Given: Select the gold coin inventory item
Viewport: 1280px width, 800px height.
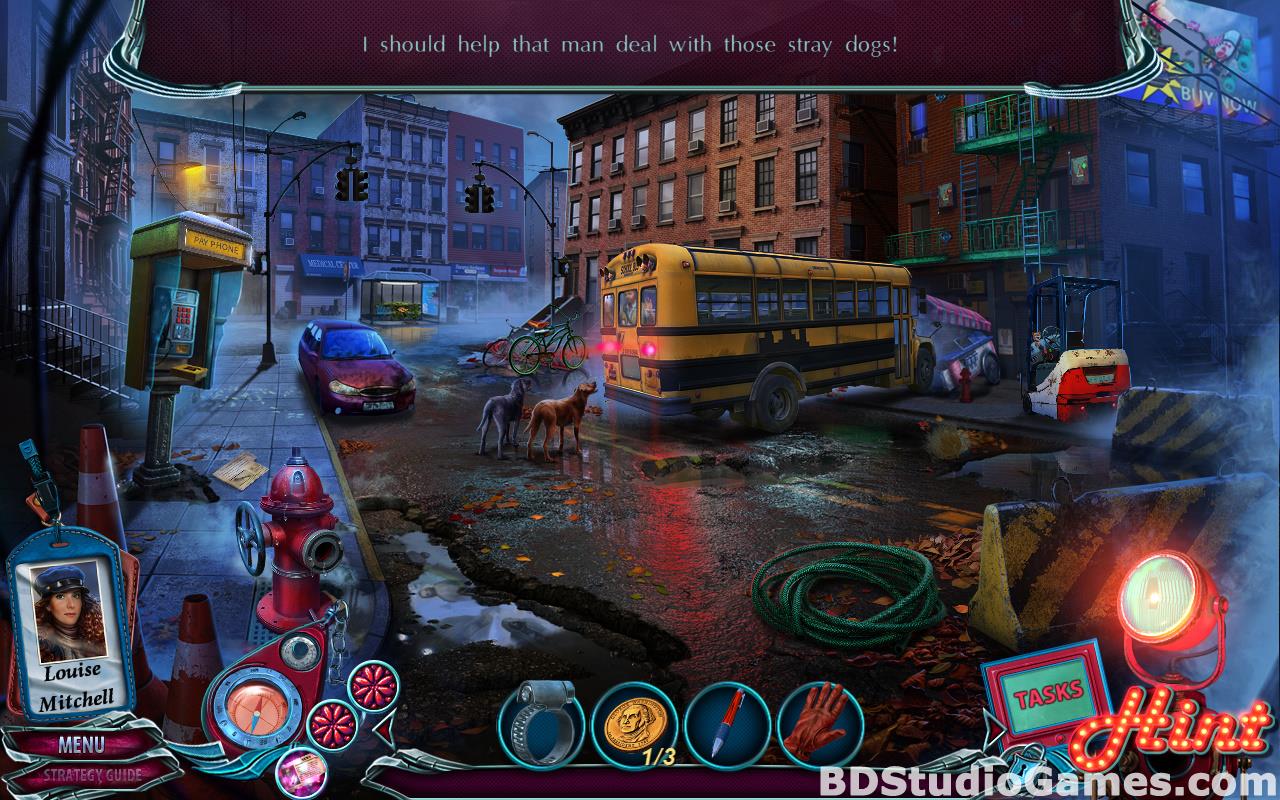Looking at the screenshot, I should [x=632, y=724].
